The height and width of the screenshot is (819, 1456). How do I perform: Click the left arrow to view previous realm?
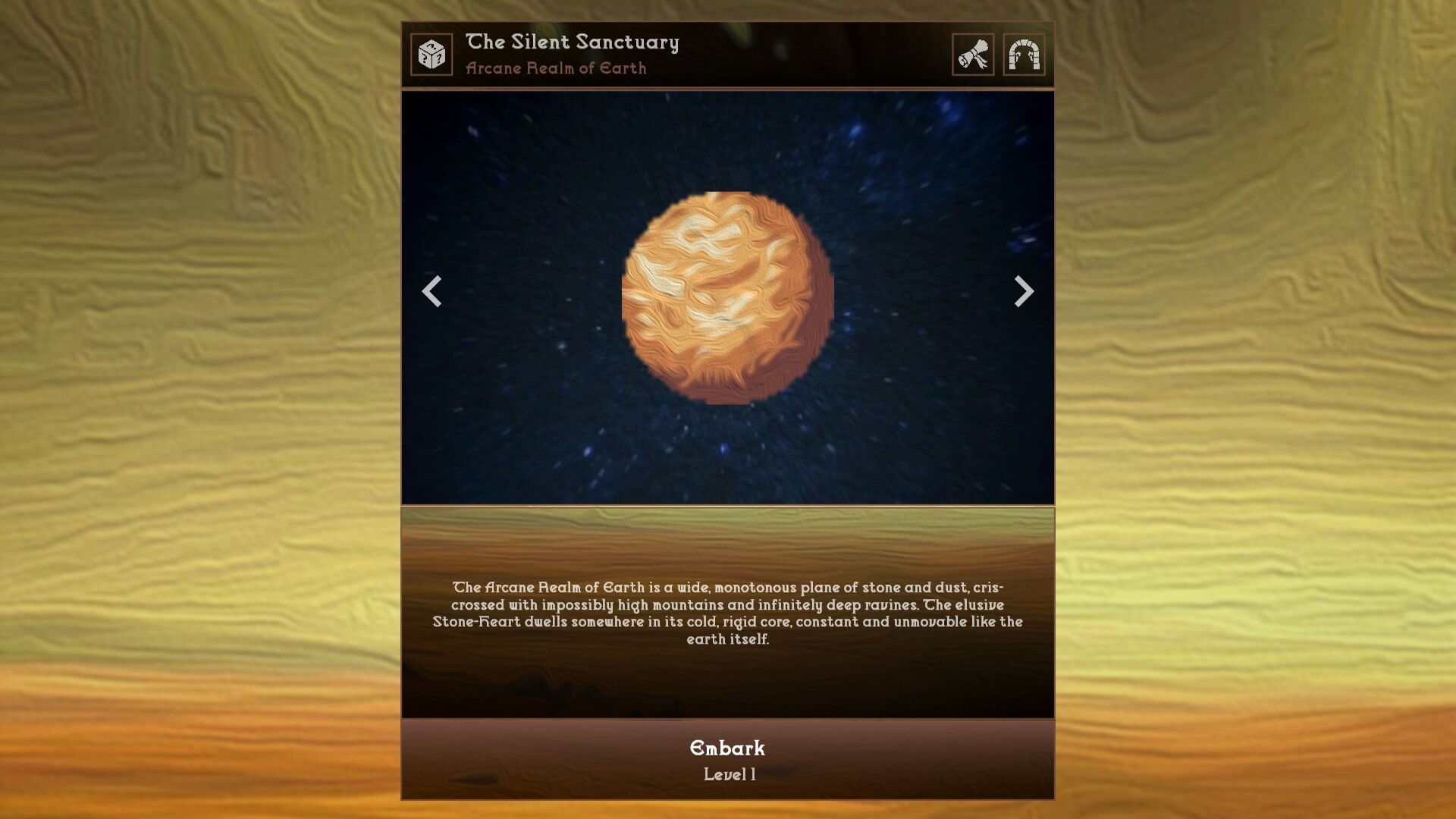point(432,292)
